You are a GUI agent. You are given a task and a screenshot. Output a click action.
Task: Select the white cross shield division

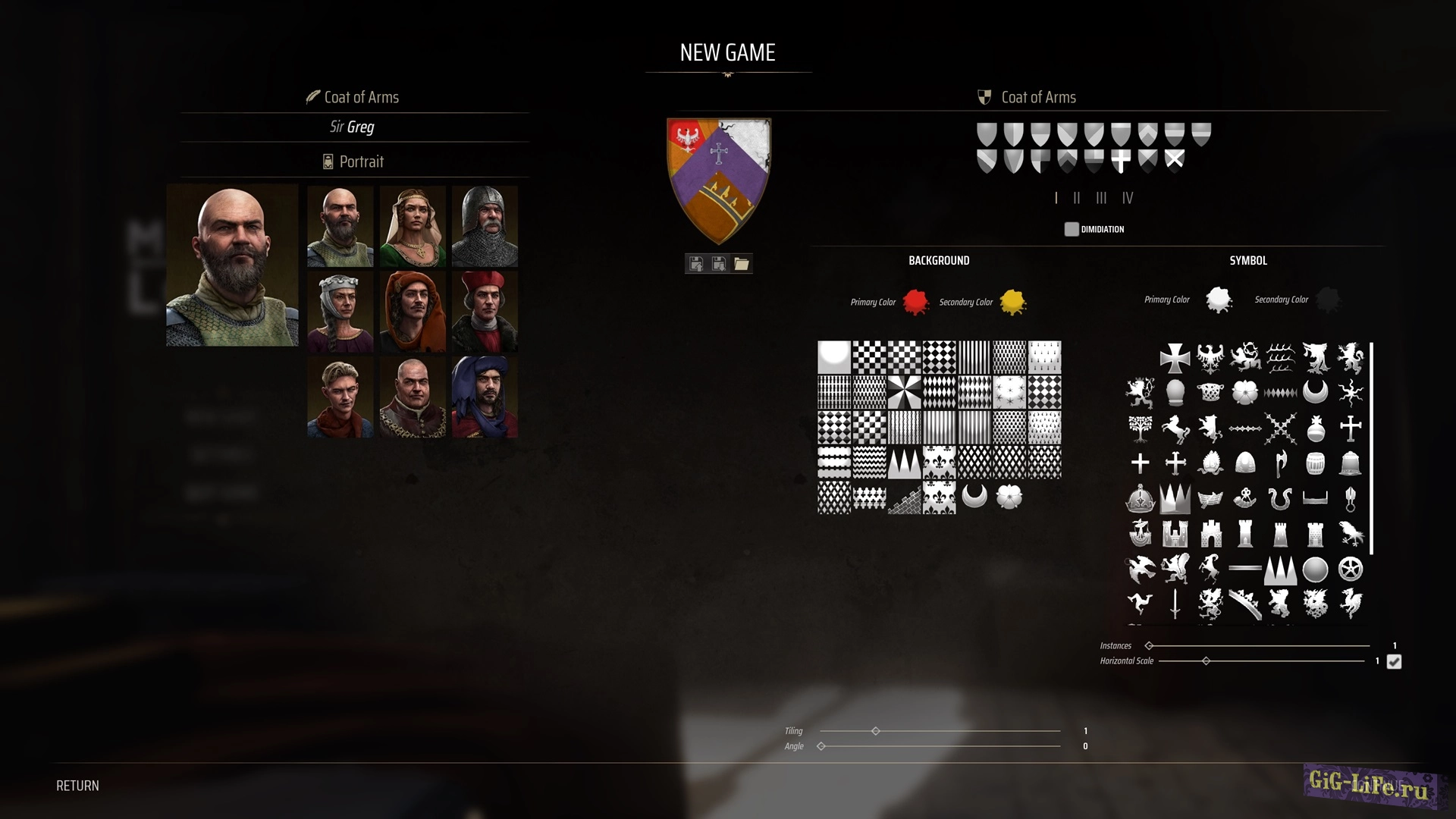tap(1121, 160)
